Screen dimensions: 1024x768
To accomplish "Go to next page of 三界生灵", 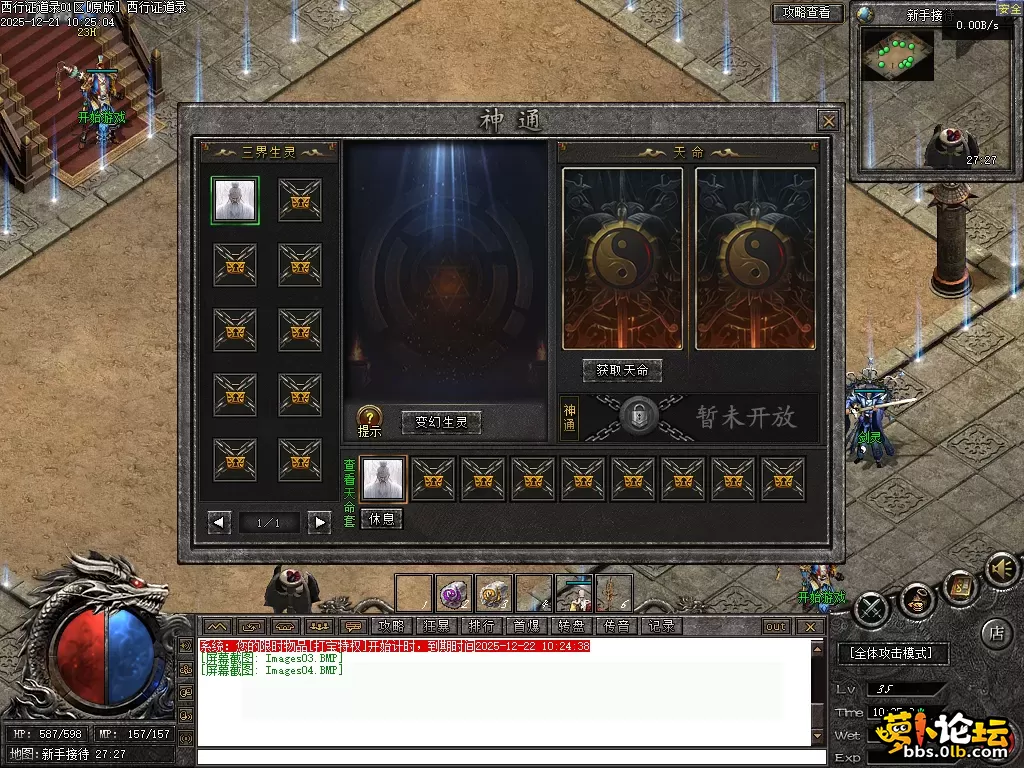I will click(319, 522).
